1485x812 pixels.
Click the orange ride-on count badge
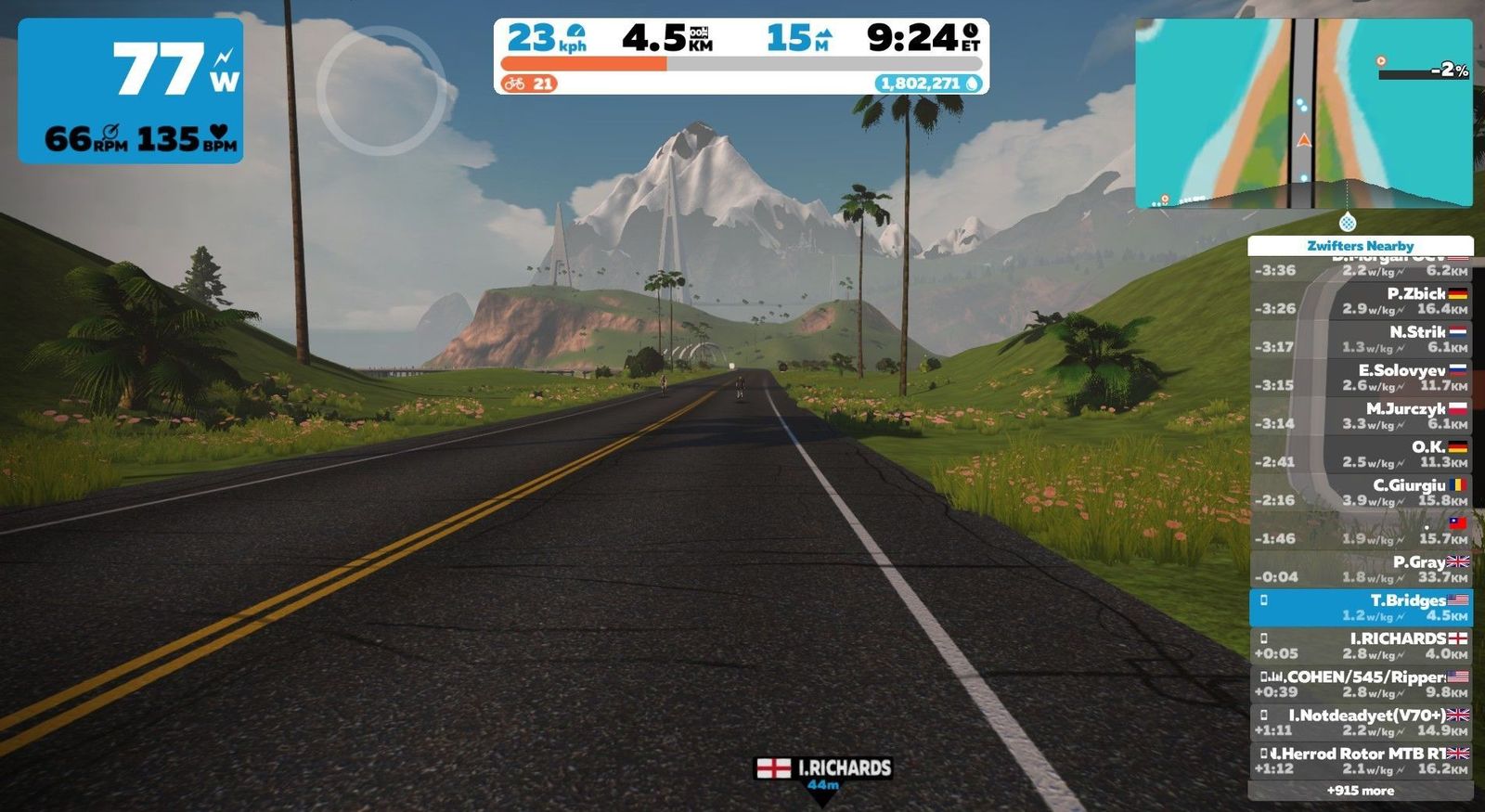pos(528,84)
